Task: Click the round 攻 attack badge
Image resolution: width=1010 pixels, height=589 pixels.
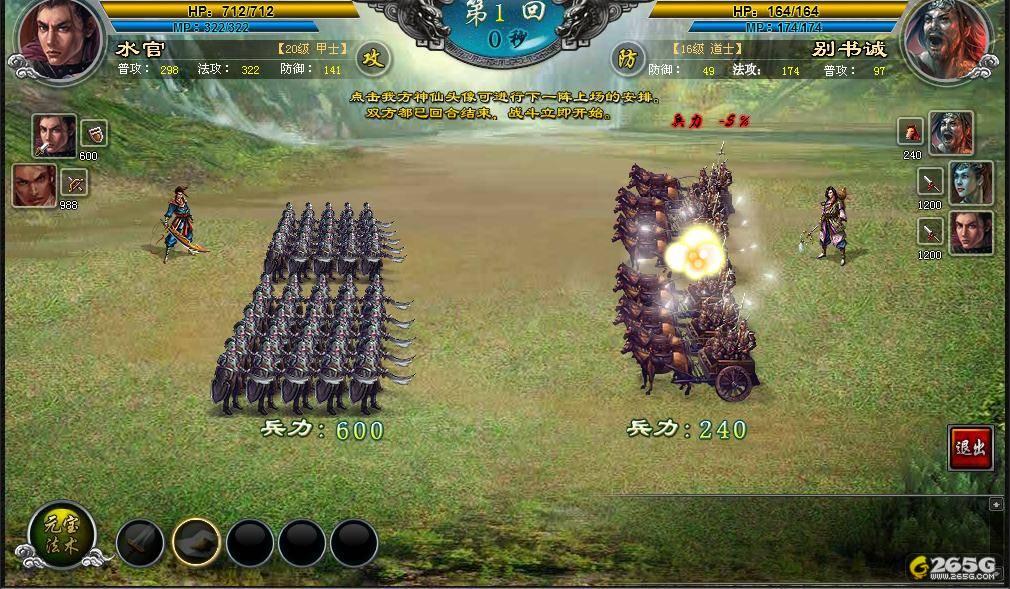Action: pos(372,58)
